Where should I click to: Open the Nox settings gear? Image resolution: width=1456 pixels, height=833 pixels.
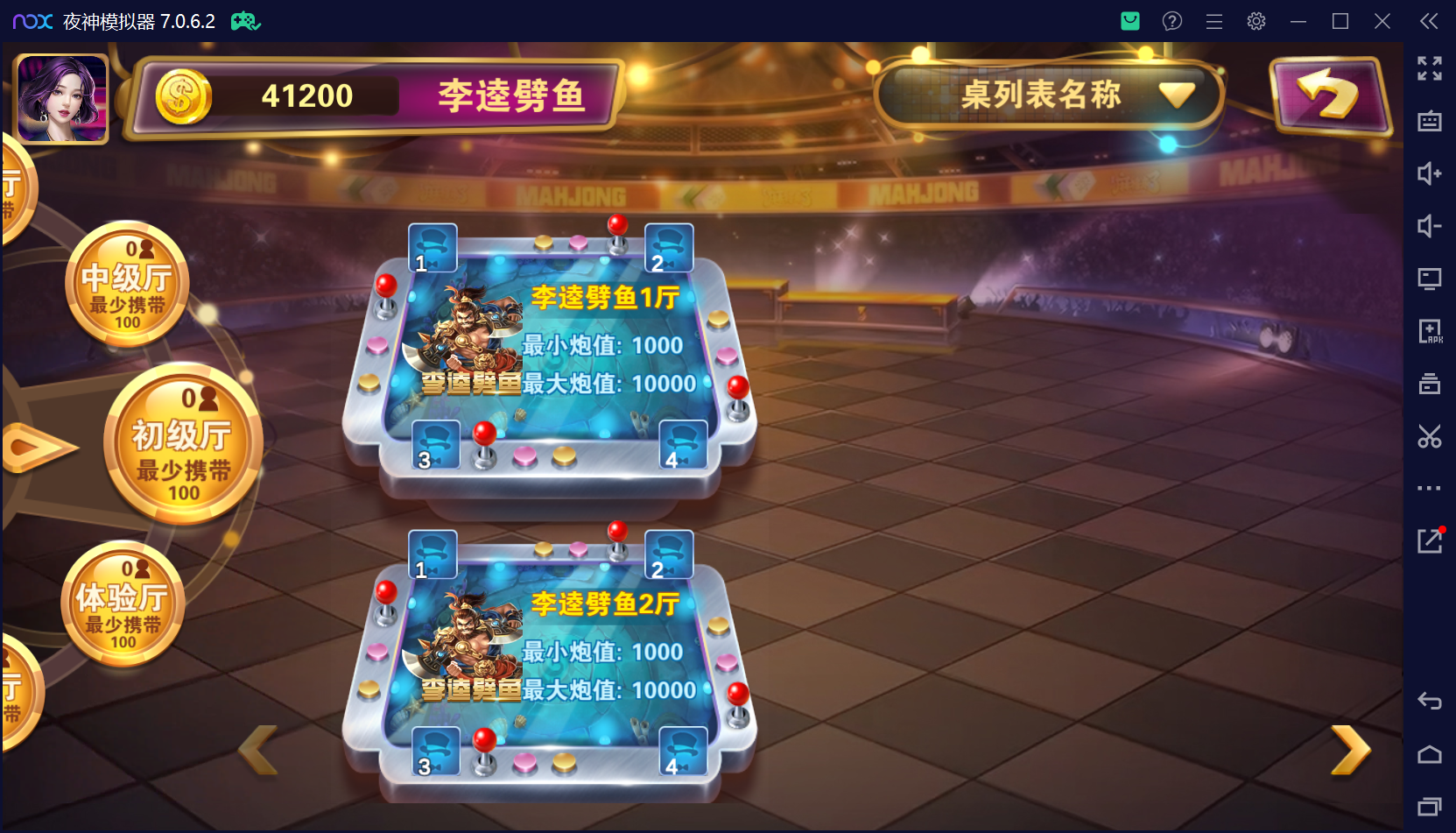coord(1256,21)
